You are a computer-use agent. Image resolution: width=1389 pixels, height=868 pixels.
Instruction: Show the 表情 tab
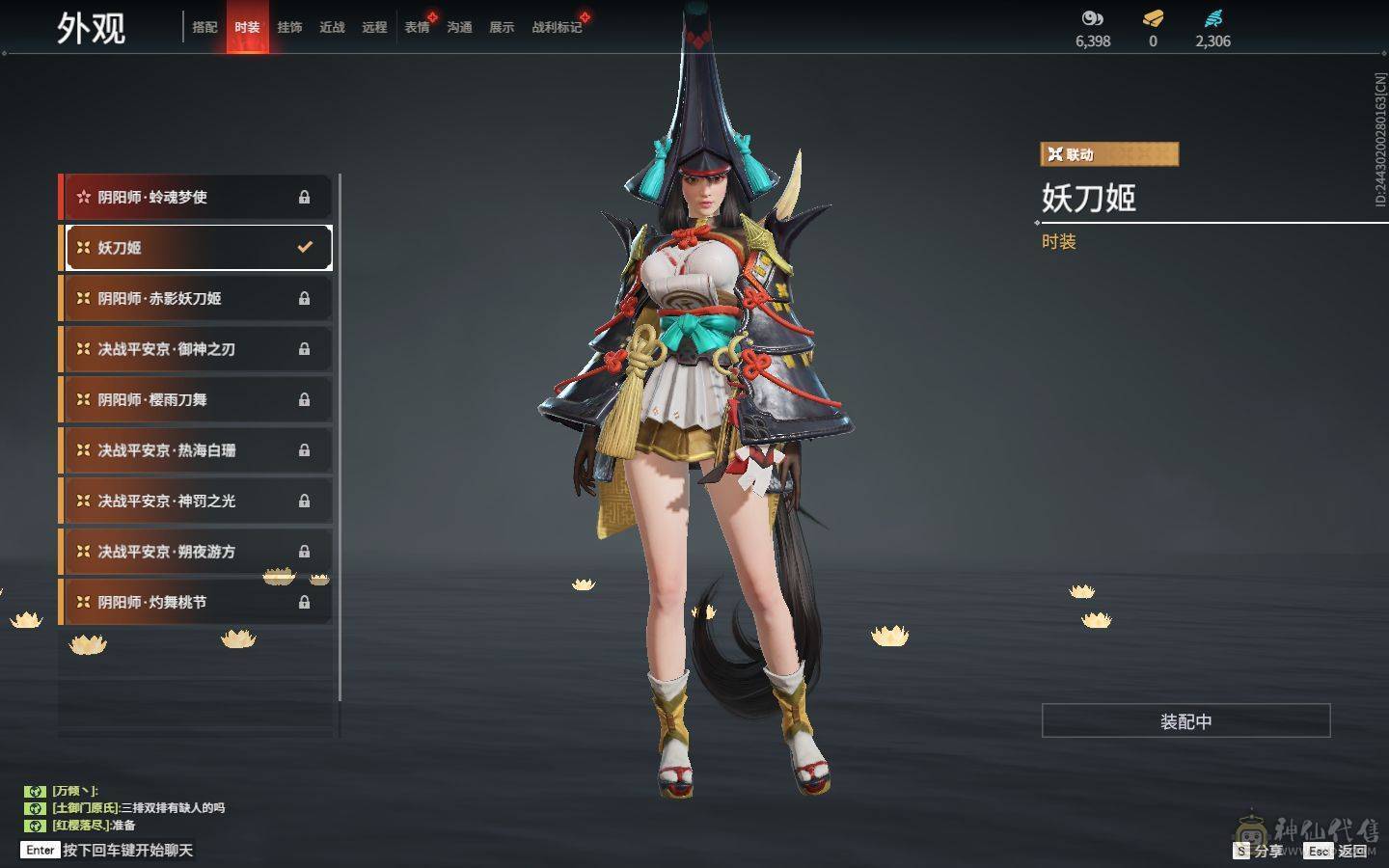point(417,27)
